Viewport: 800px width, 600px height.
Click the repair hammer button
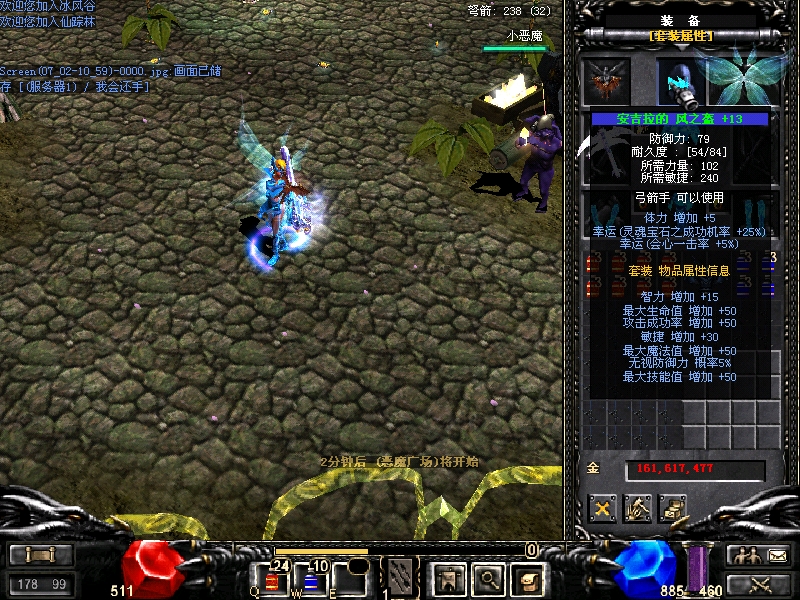[637, 508]
